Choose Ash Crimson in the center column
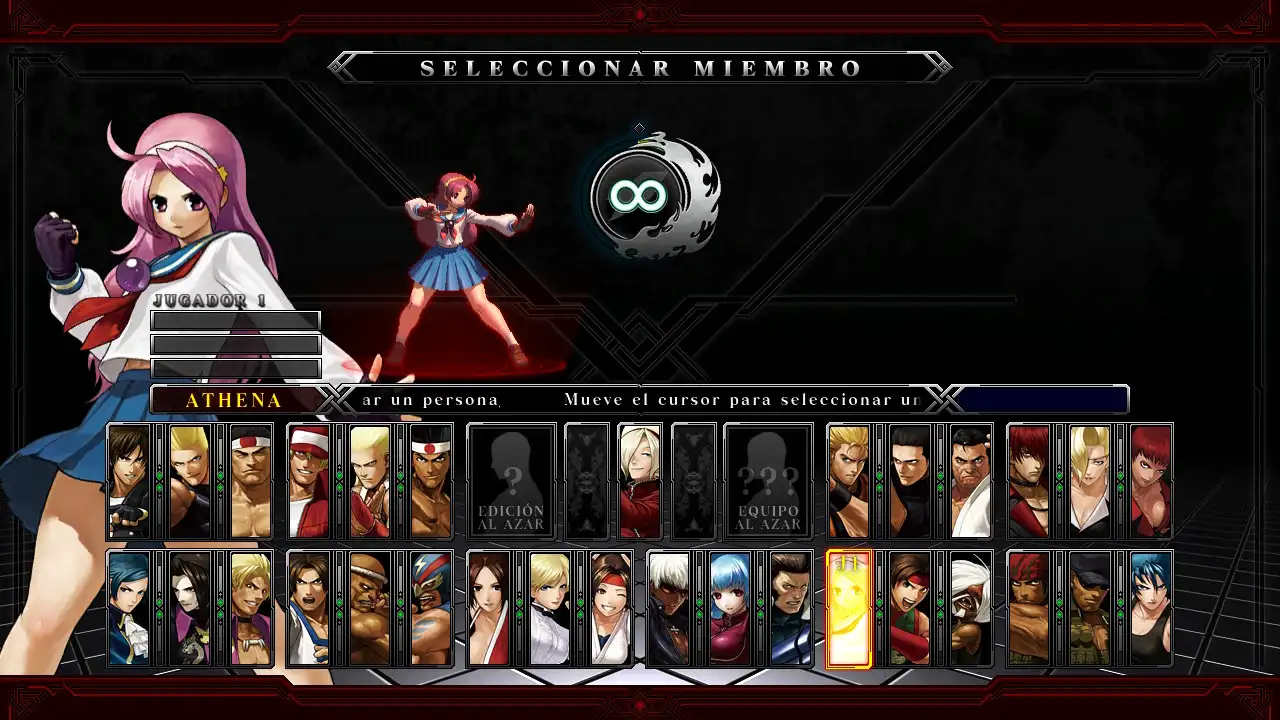This screenshot has width=1280, height=720. click(x=640, y=478)
